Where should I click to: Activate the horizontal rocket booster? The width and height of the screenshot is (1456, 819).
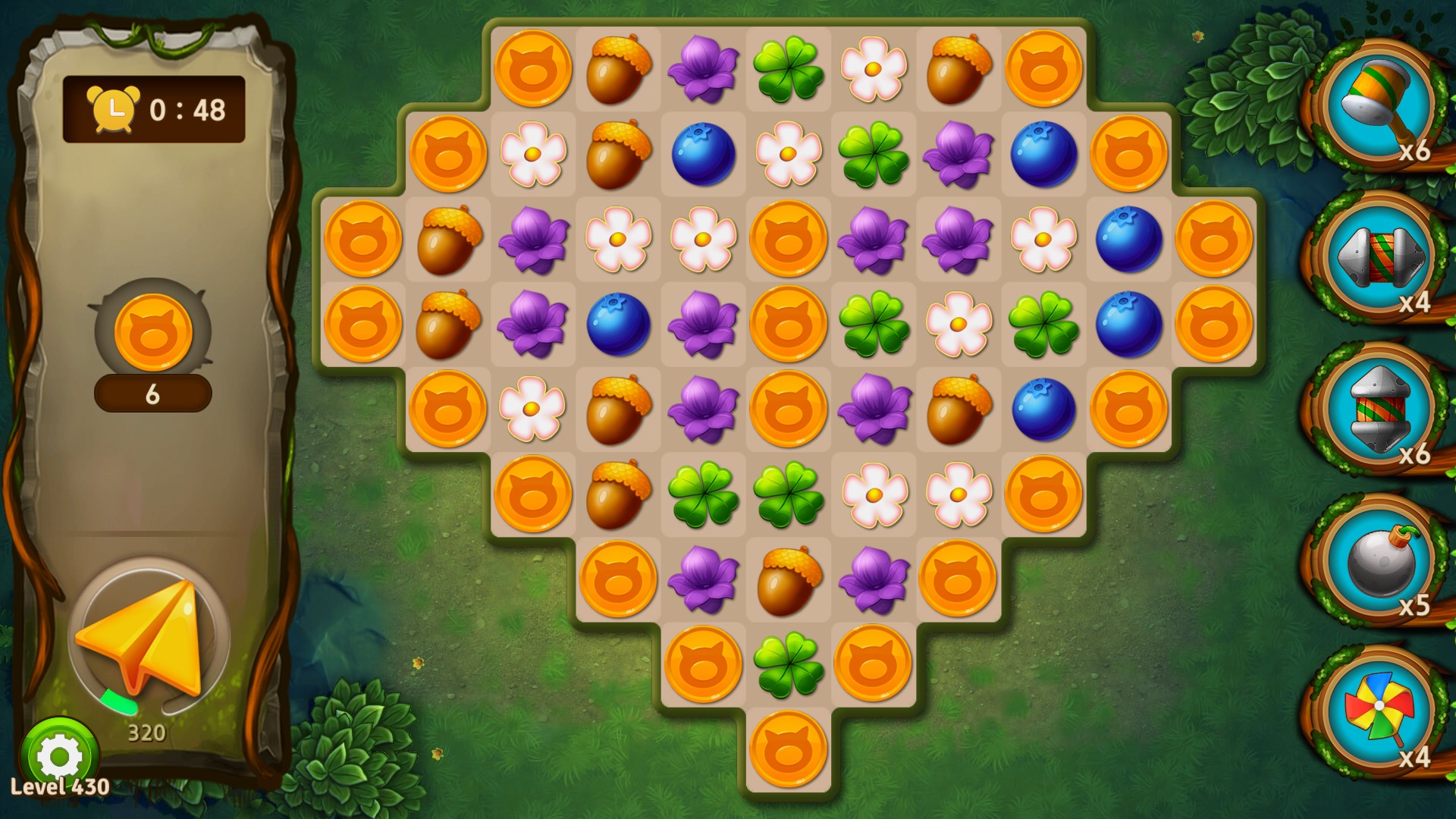pyautogui.click(x=1378, y=257)
